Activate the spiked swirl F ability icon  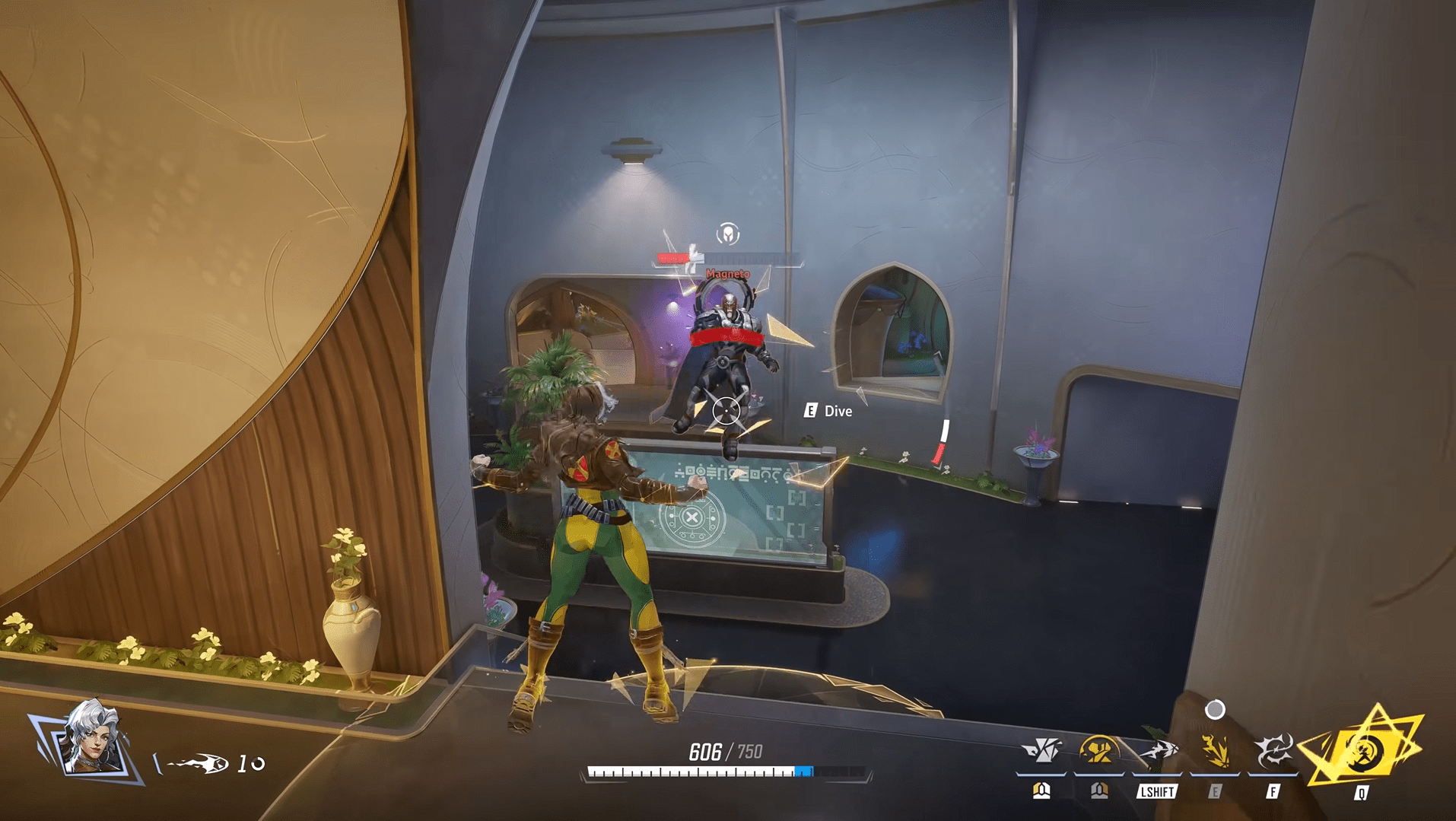click(x=1273, y=751)
